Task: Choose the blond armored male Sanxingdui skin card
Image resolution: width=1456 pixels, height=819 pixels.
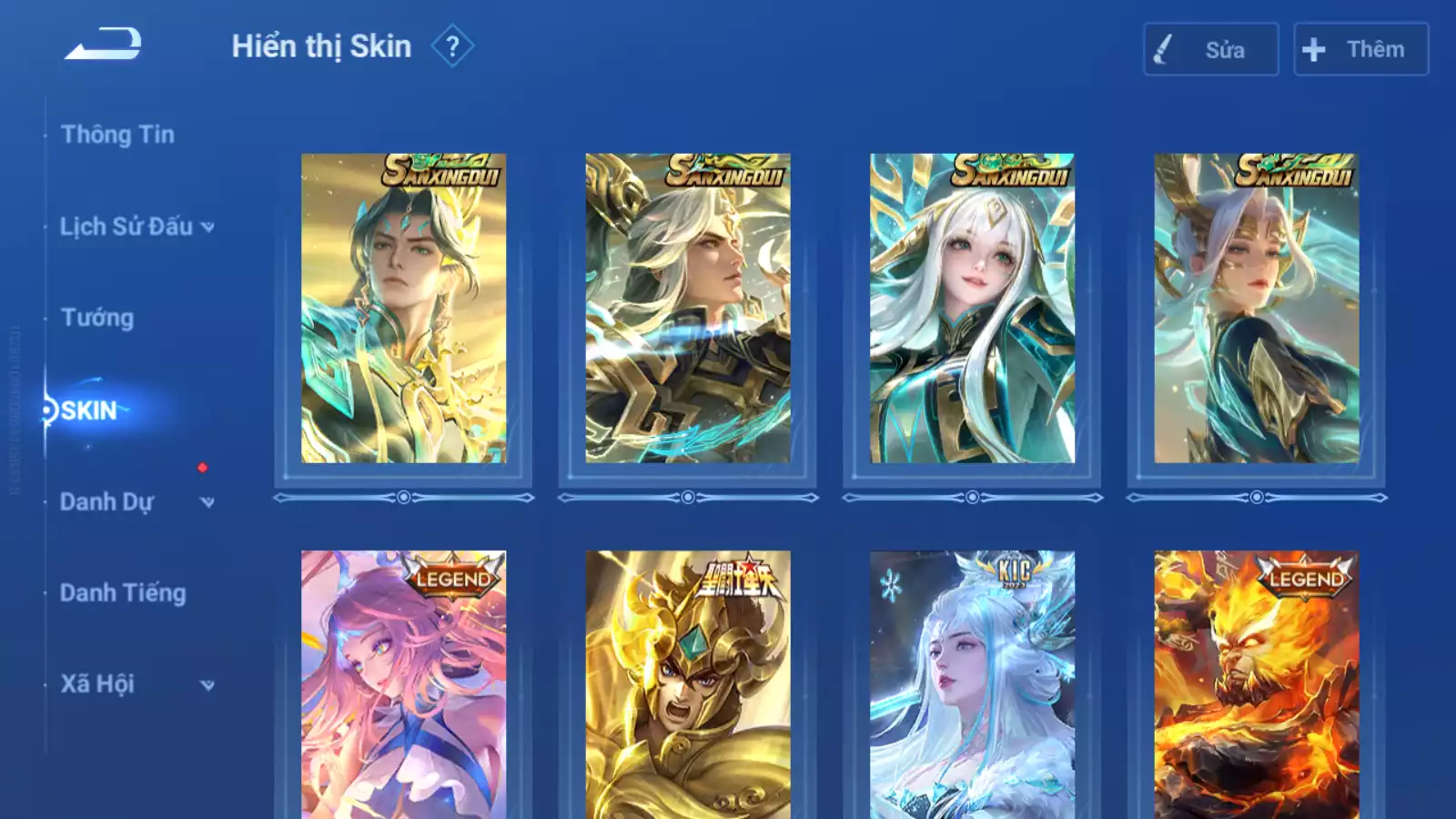Action: 688,308
